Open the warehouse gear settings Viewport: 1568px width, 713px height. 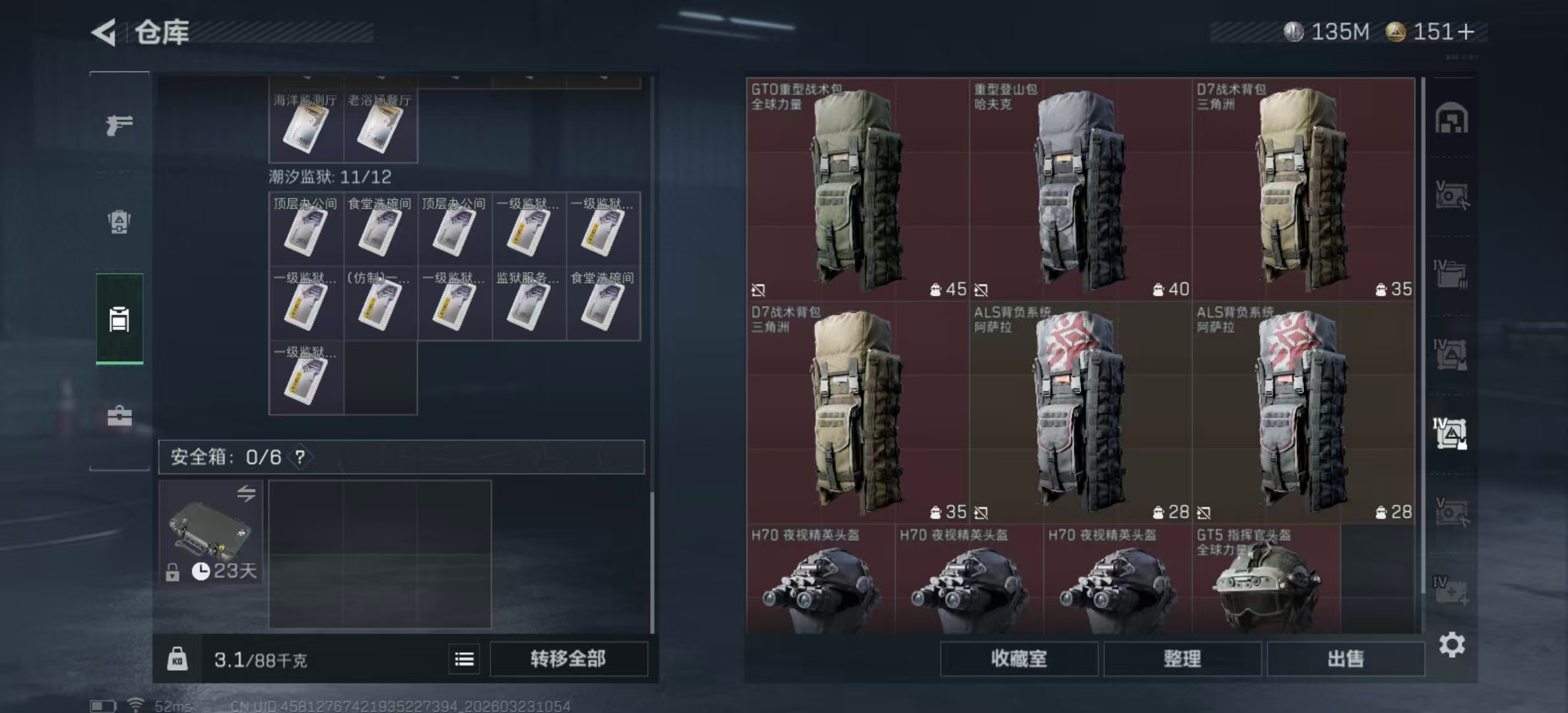point(1451,644)
